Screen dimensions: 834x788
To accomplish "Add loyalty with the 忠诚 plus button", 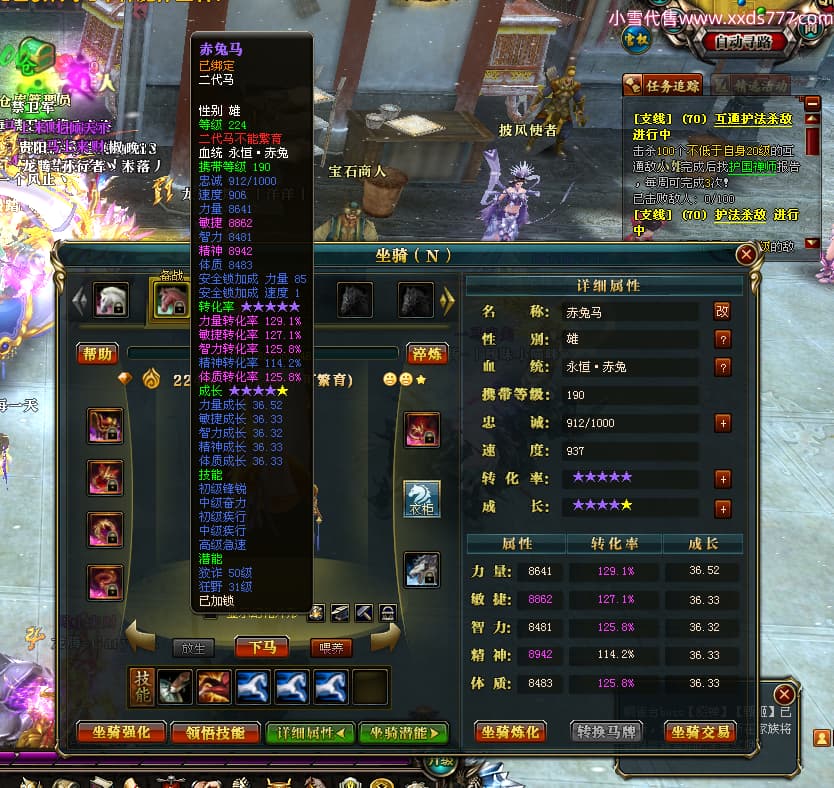I will click(x=723, y=423).
